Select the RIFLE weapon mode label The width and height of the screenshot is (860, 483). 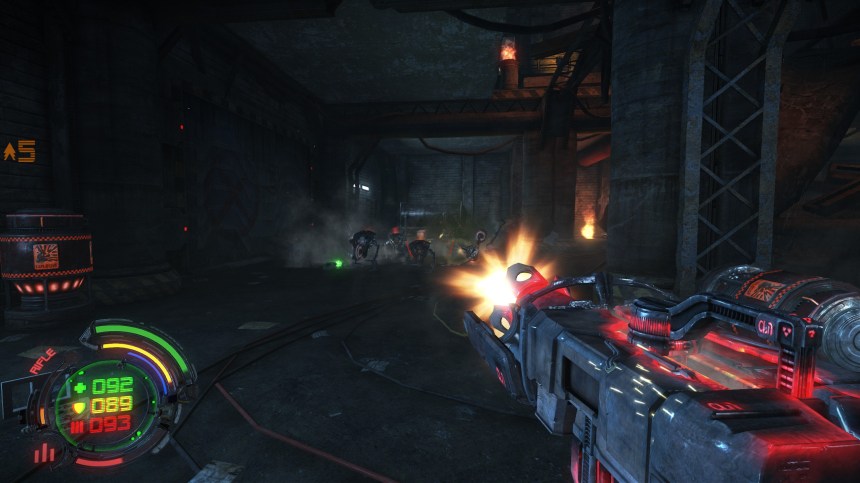[42, 361]
